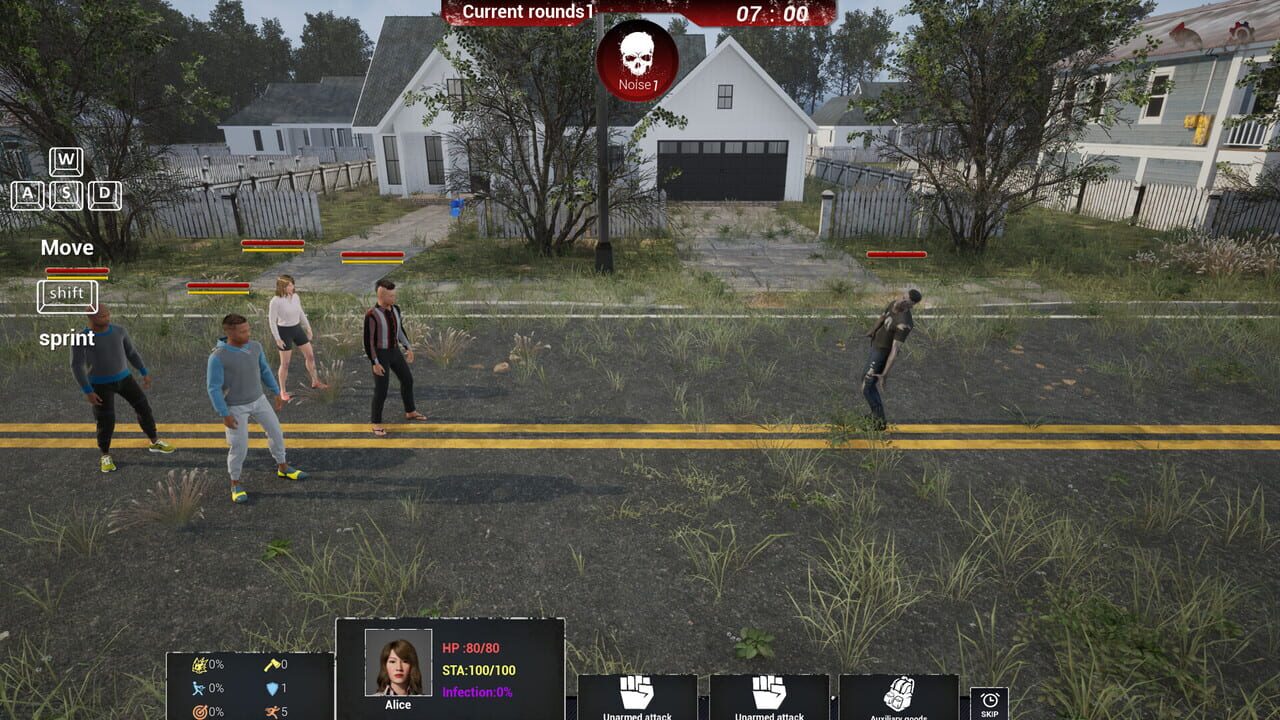
Task: Click the zombie's red health bar
Action: [897, 255]
